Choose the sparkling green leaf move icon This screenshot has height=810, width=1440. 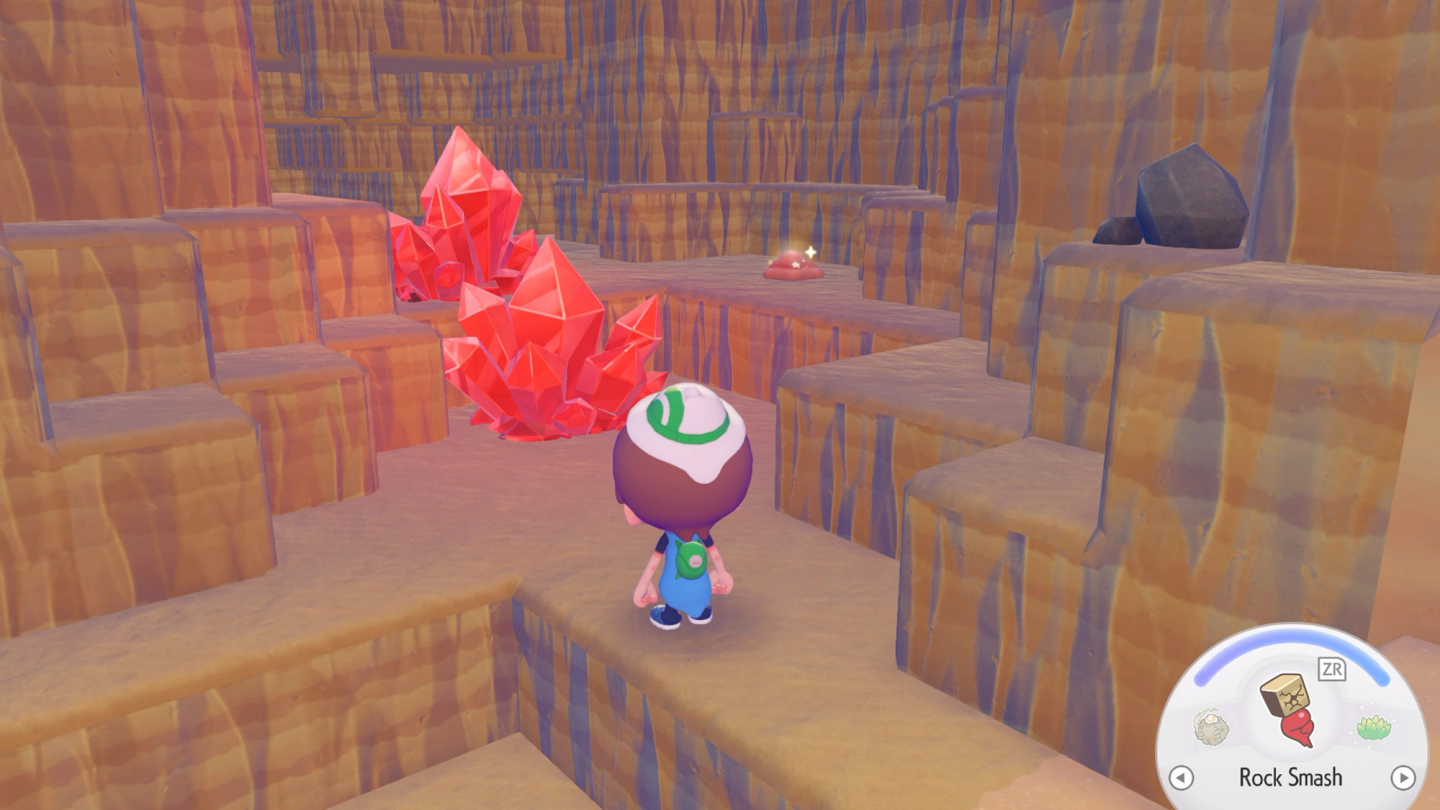coord(1374,726)
